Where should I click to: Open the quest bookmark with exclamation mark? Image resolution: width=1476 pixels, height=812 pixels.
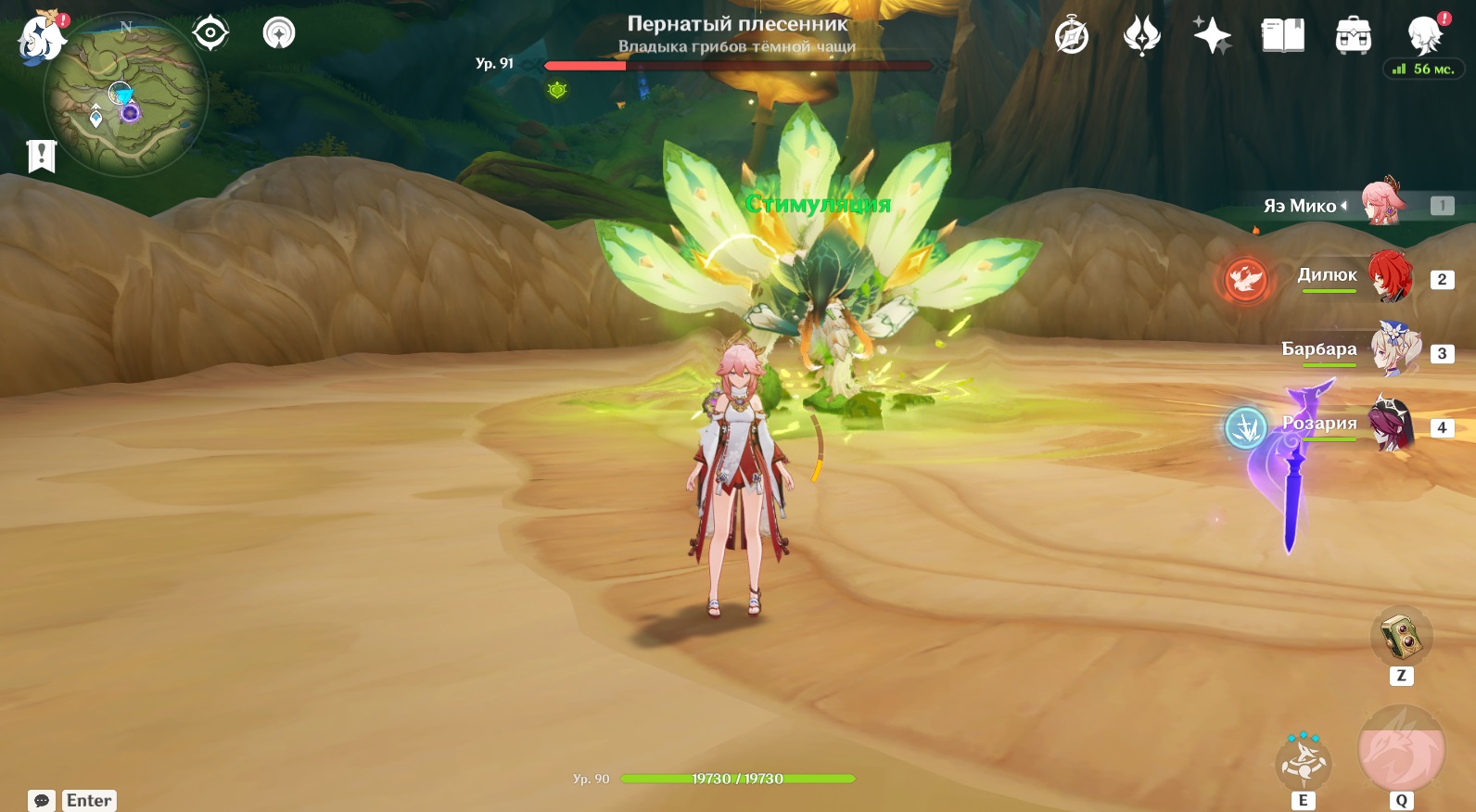pyautogui.click(x=42, y=157)
